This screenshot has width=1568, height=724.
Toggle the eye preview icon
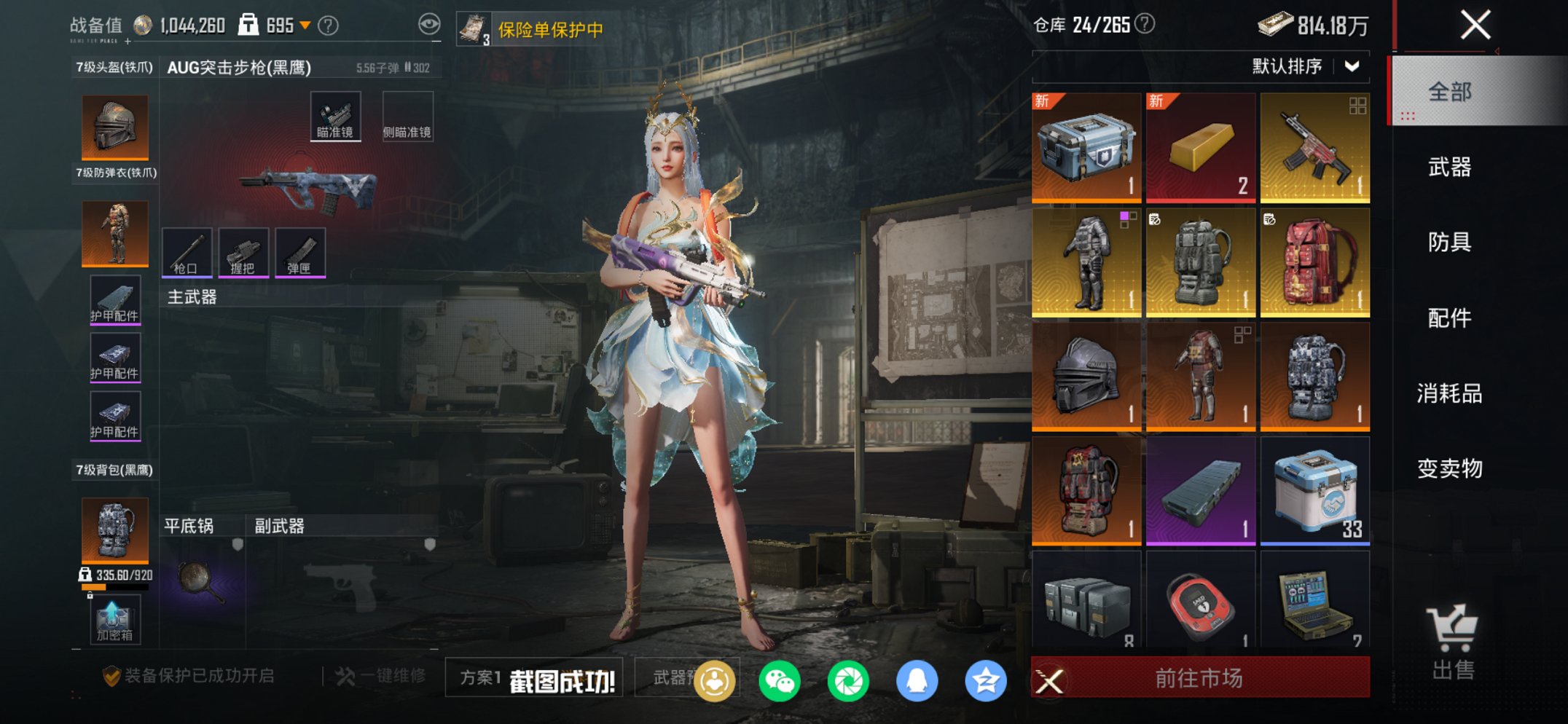click(431, 23)
